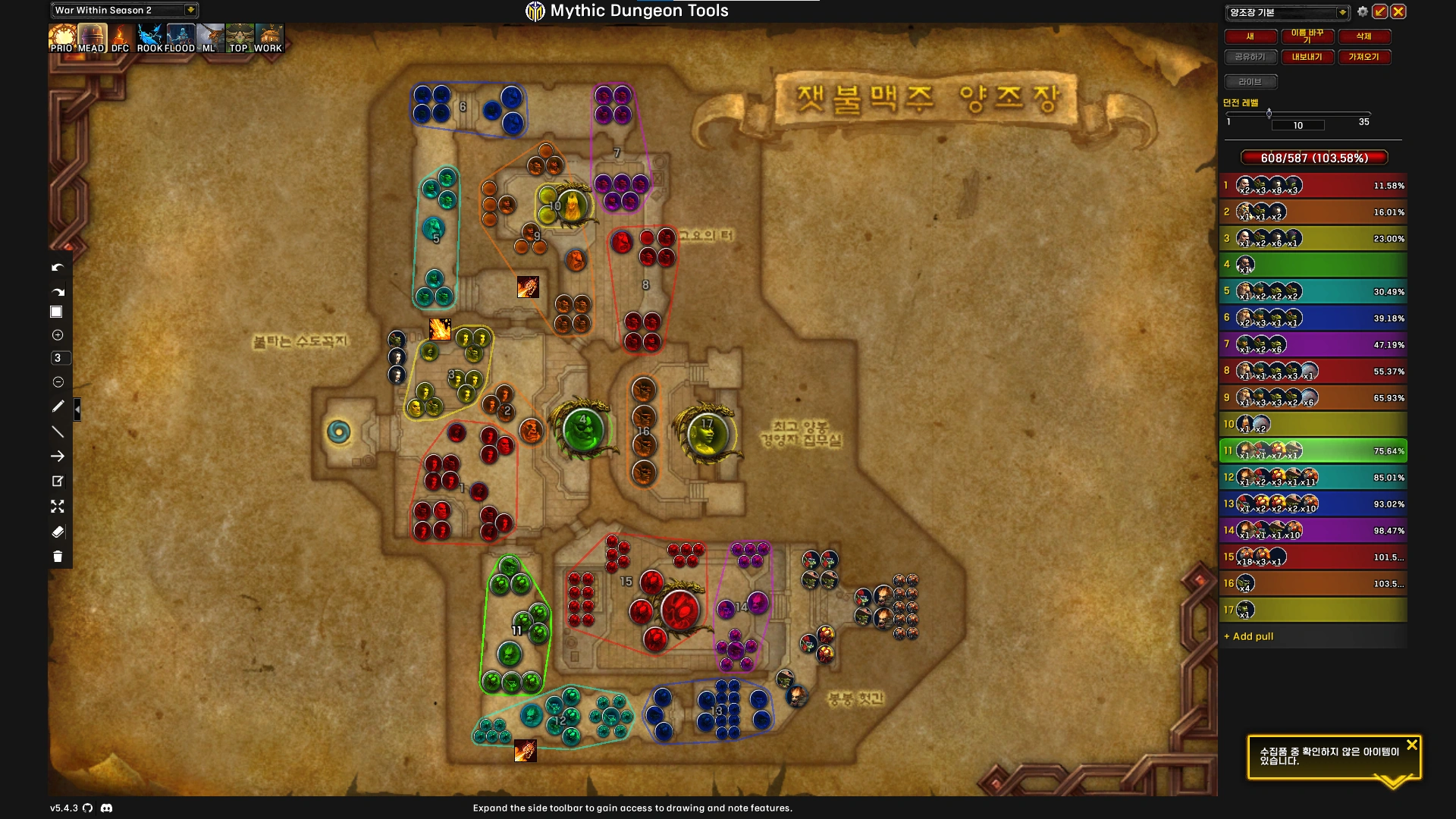This screenshot has width=1456, height=819.
Task: Switch to the FLOOD dungeon map
Action: tap(180, 37)
